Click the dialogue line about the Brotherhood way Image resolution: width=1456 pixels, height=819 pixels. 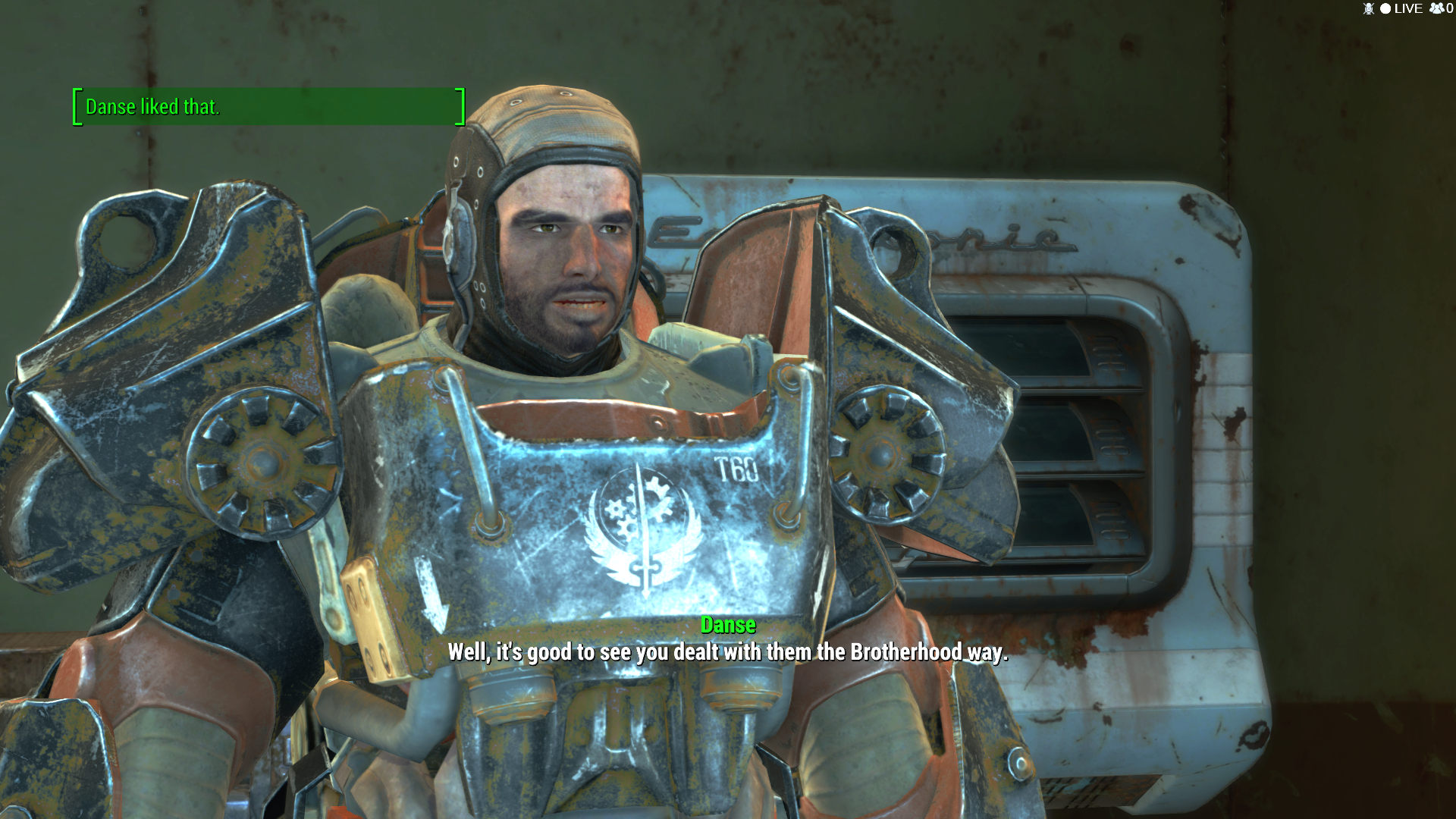(x=728, y=651)
